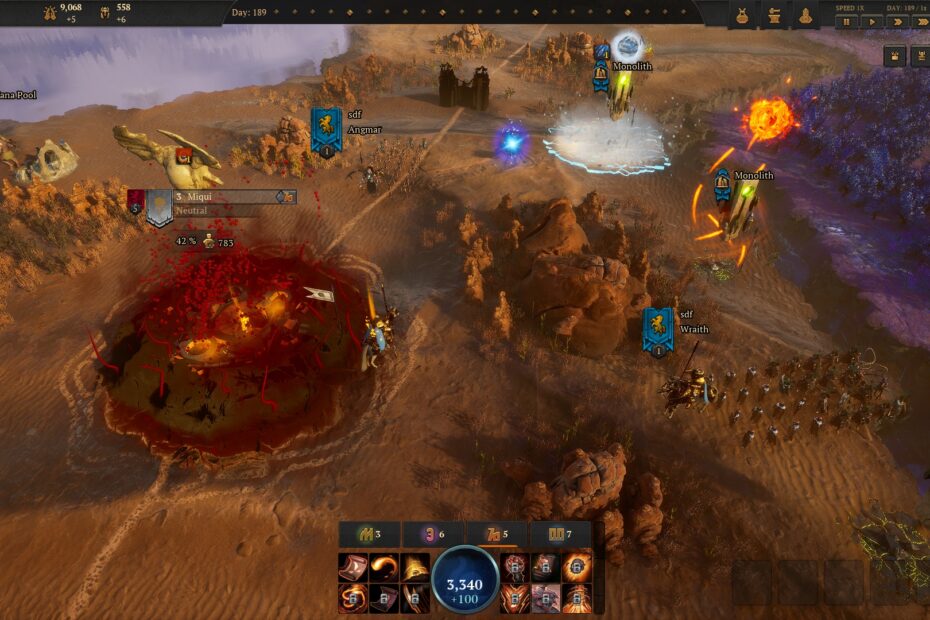Pause the game speed
Image resolution: width=930 pixels, height=620 pixels.
(846, 21)
